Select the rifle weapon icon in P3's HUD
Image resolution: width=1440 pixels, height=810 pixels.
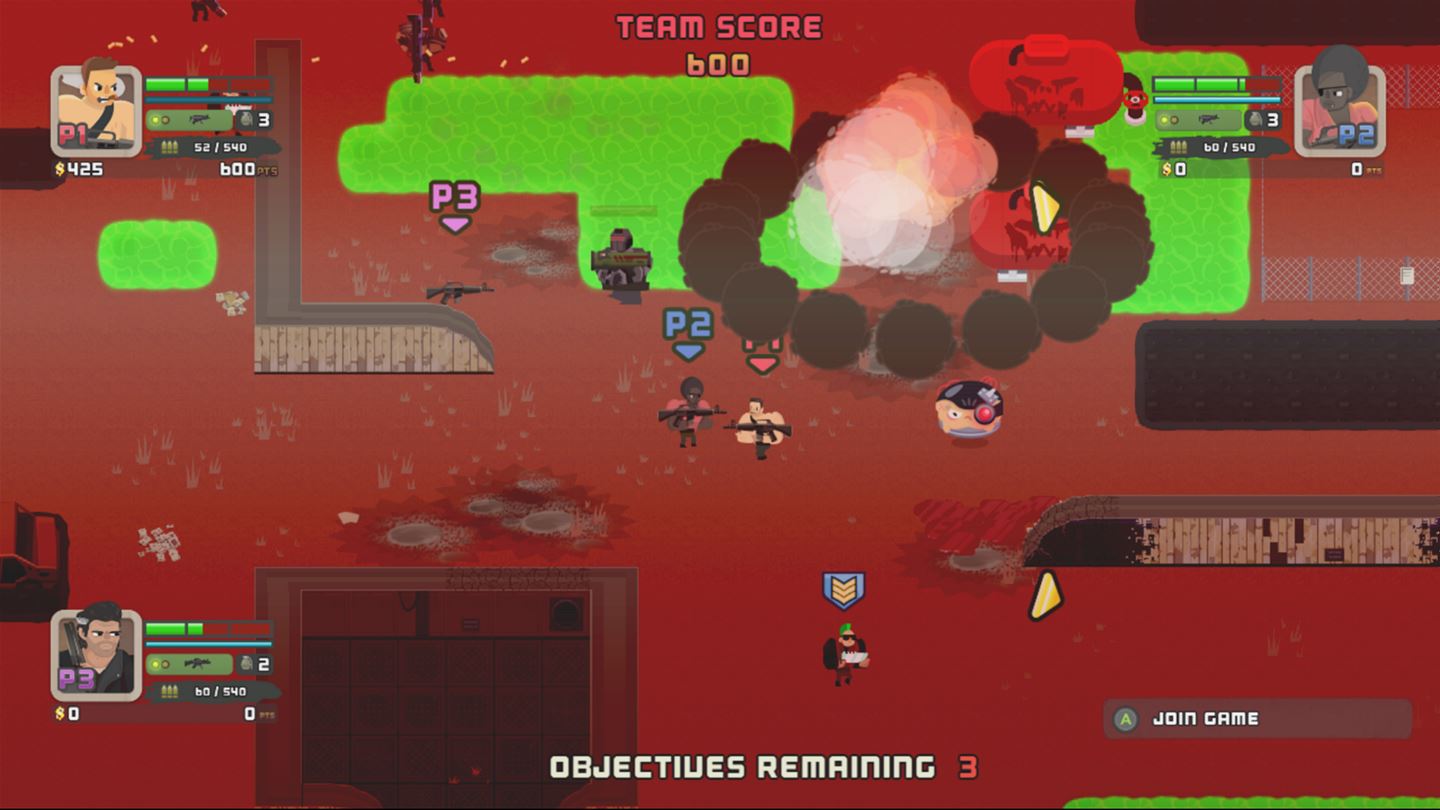[197, 663]
